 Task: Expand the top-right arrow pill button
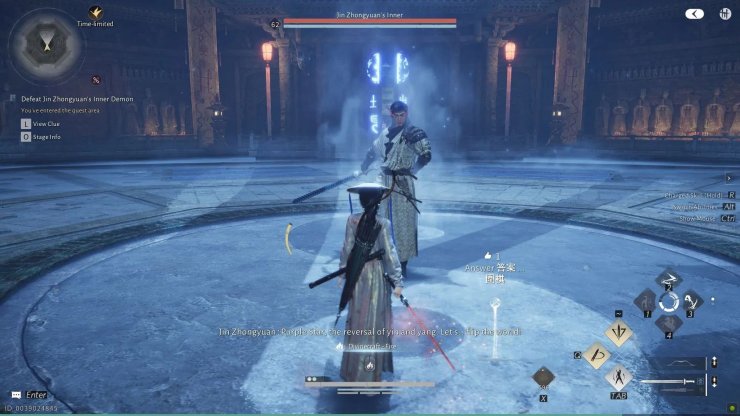[694, 14]
